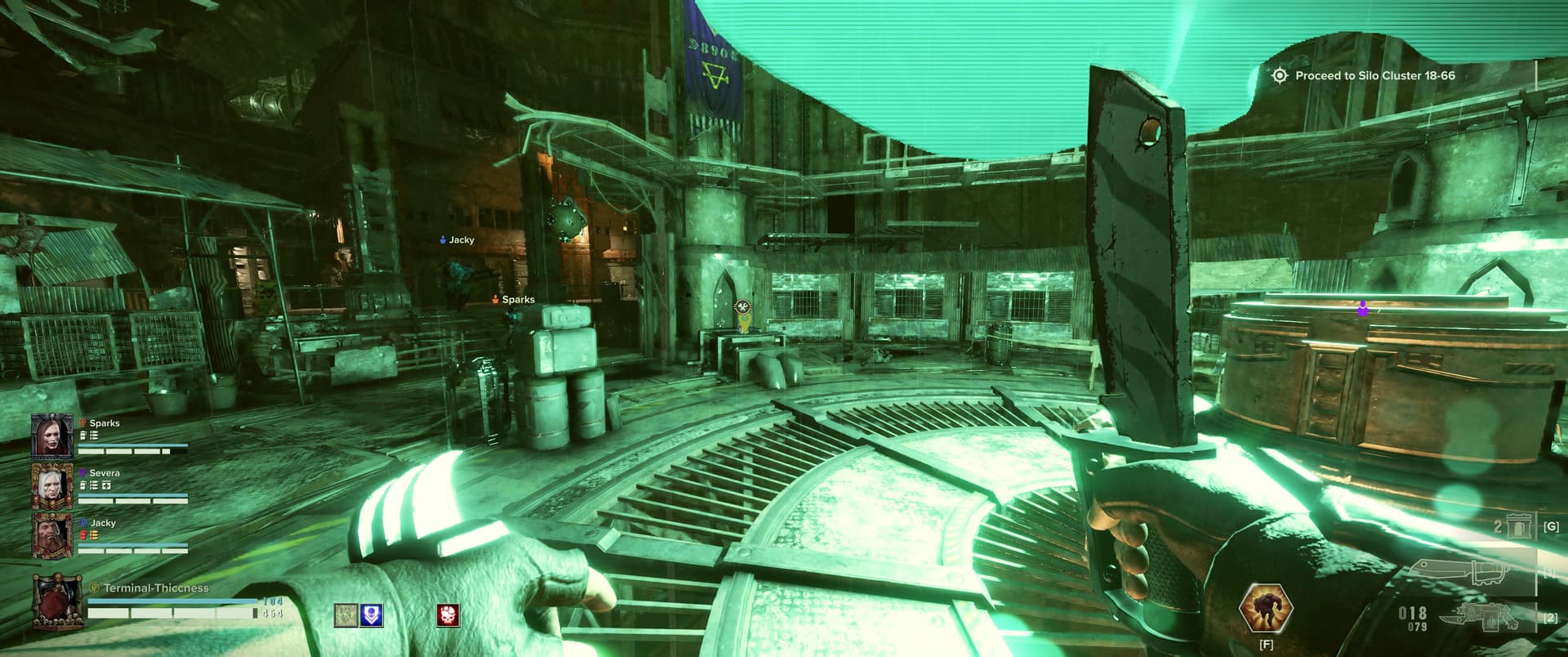Select the Severa teammate portrait

coord(52,485)
